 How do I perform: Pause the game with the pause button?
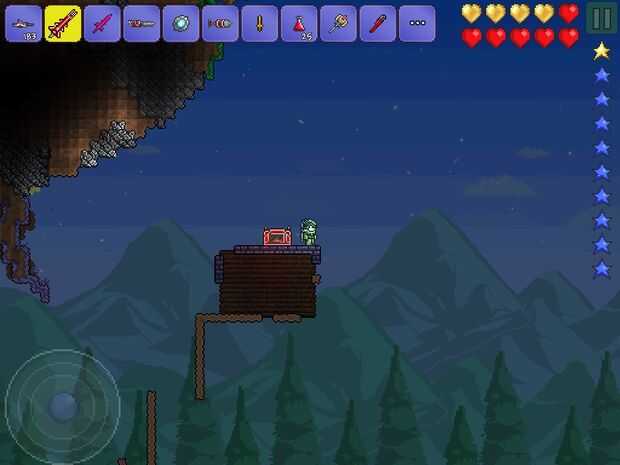(x=600, y=18)
